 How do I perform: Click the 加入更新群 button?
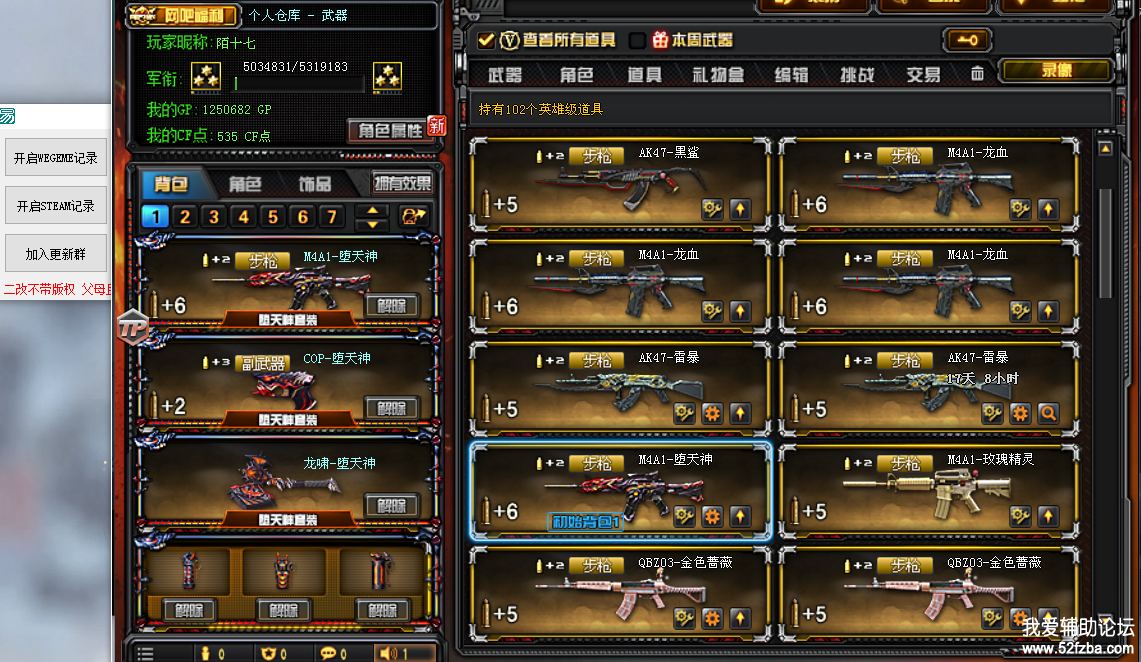56,254
